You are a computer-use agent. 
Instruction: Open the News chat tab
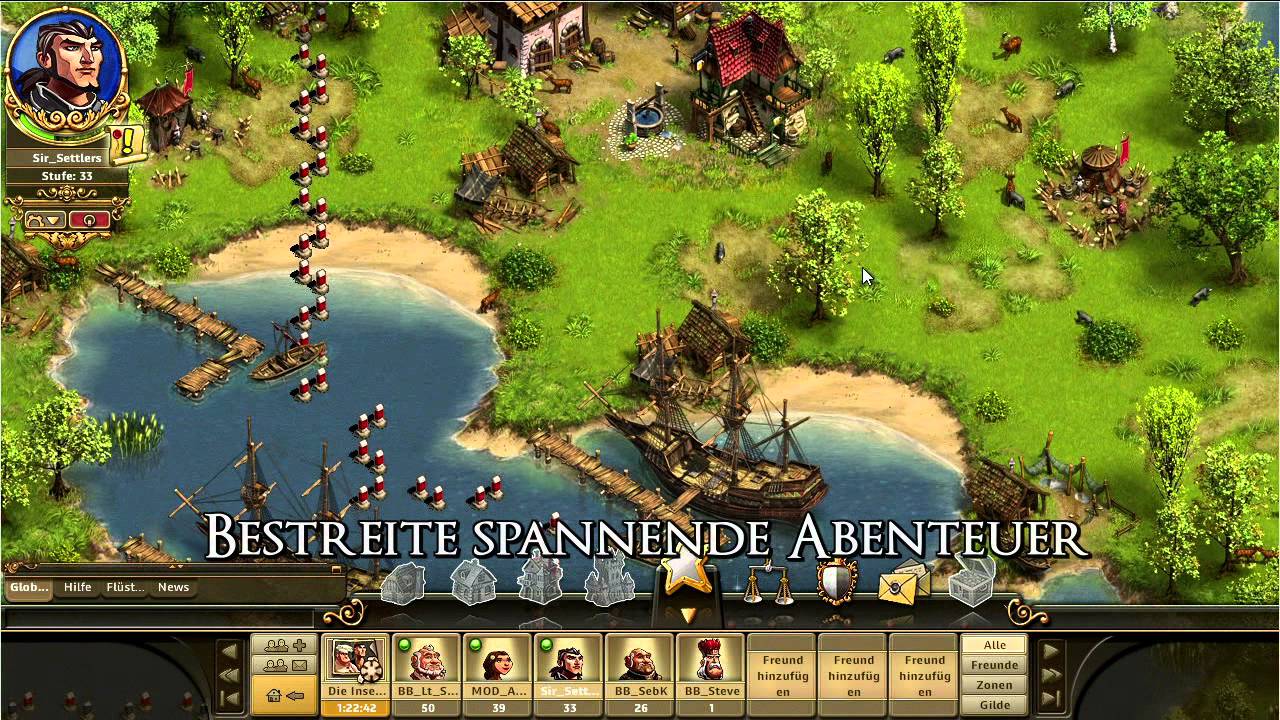point(173,587)
